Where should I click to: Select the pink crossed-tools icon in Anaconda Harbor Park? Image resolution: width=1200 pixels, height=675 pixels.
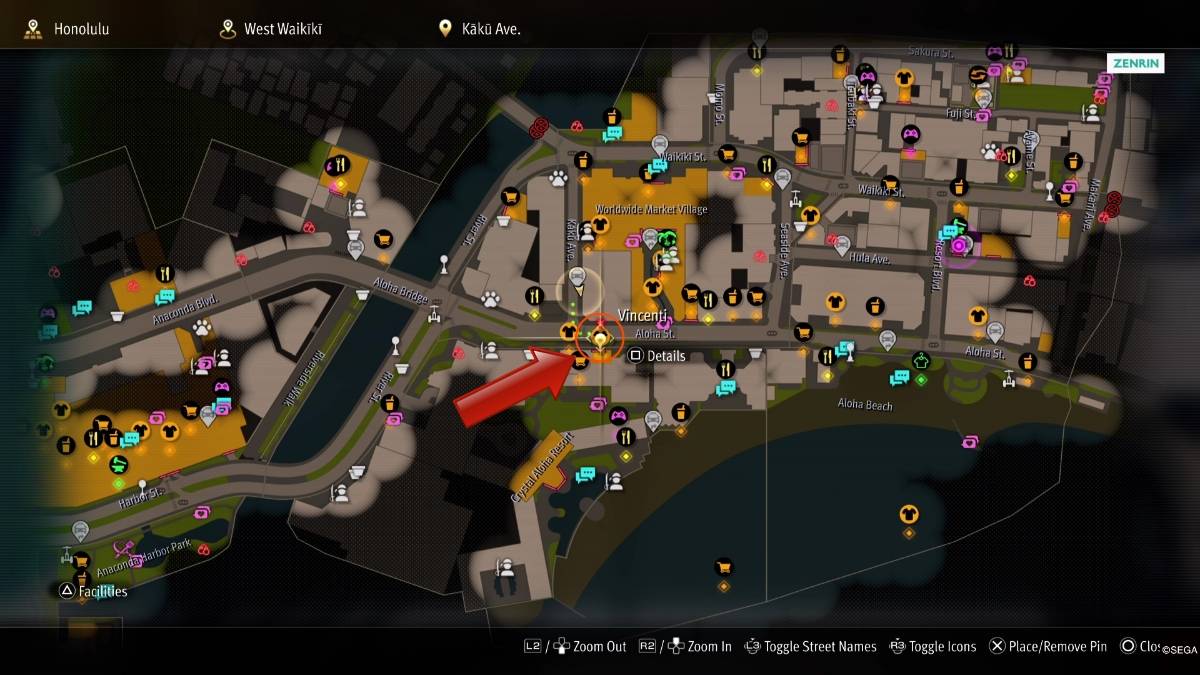pos(125,548)
